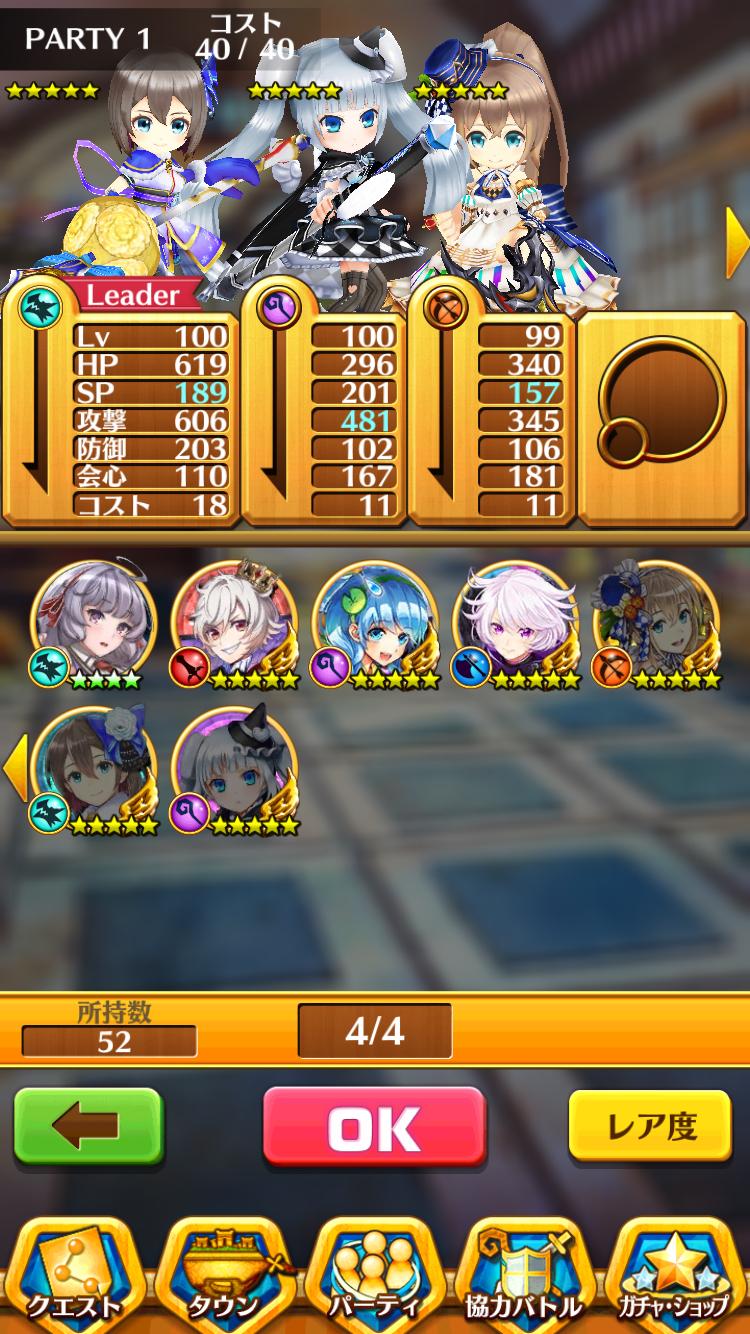The image size is (750, 1334).
Task: Go back with the green arrow button
Action: click(x=88, y=1127)
